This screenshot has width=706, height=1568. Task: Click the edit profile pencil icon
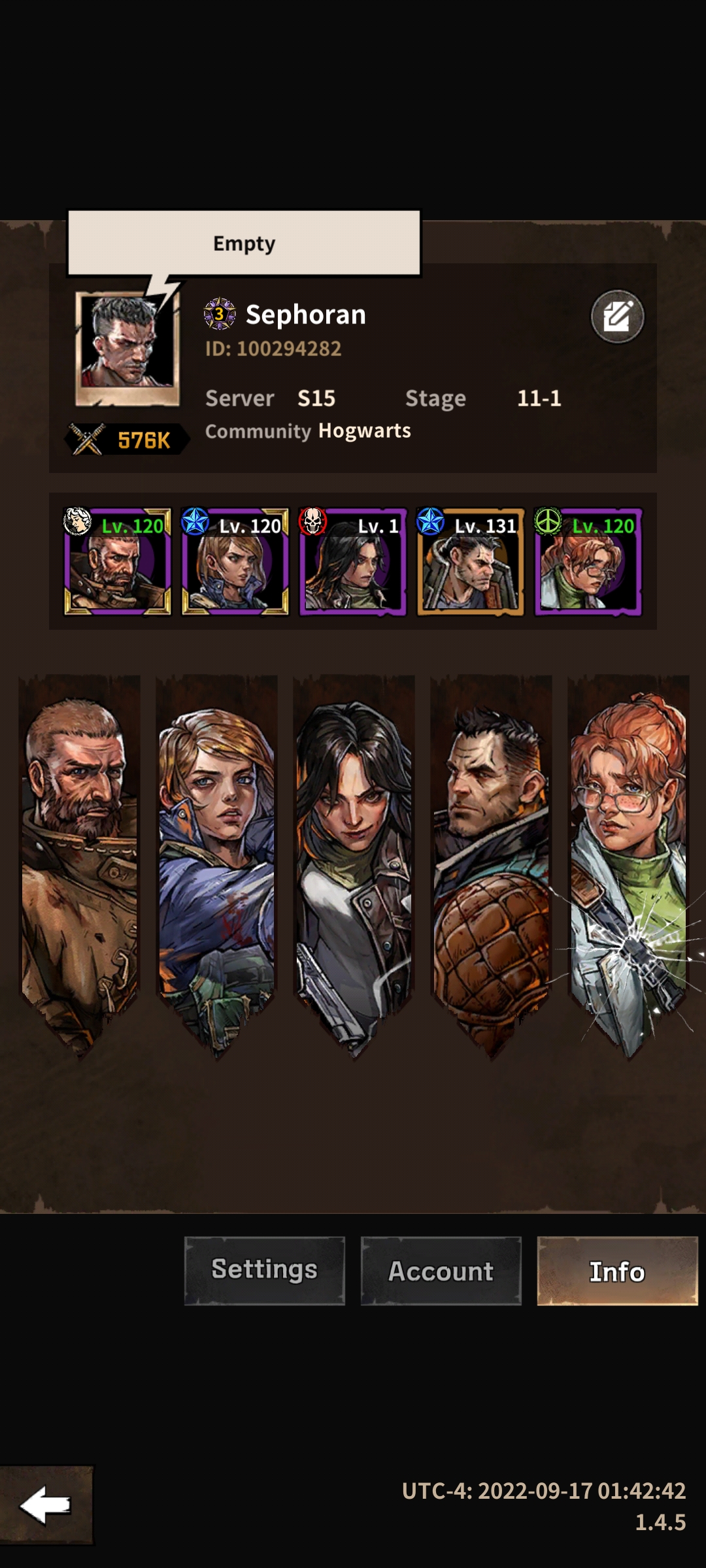pyautogui.click(x=617, y=317)
